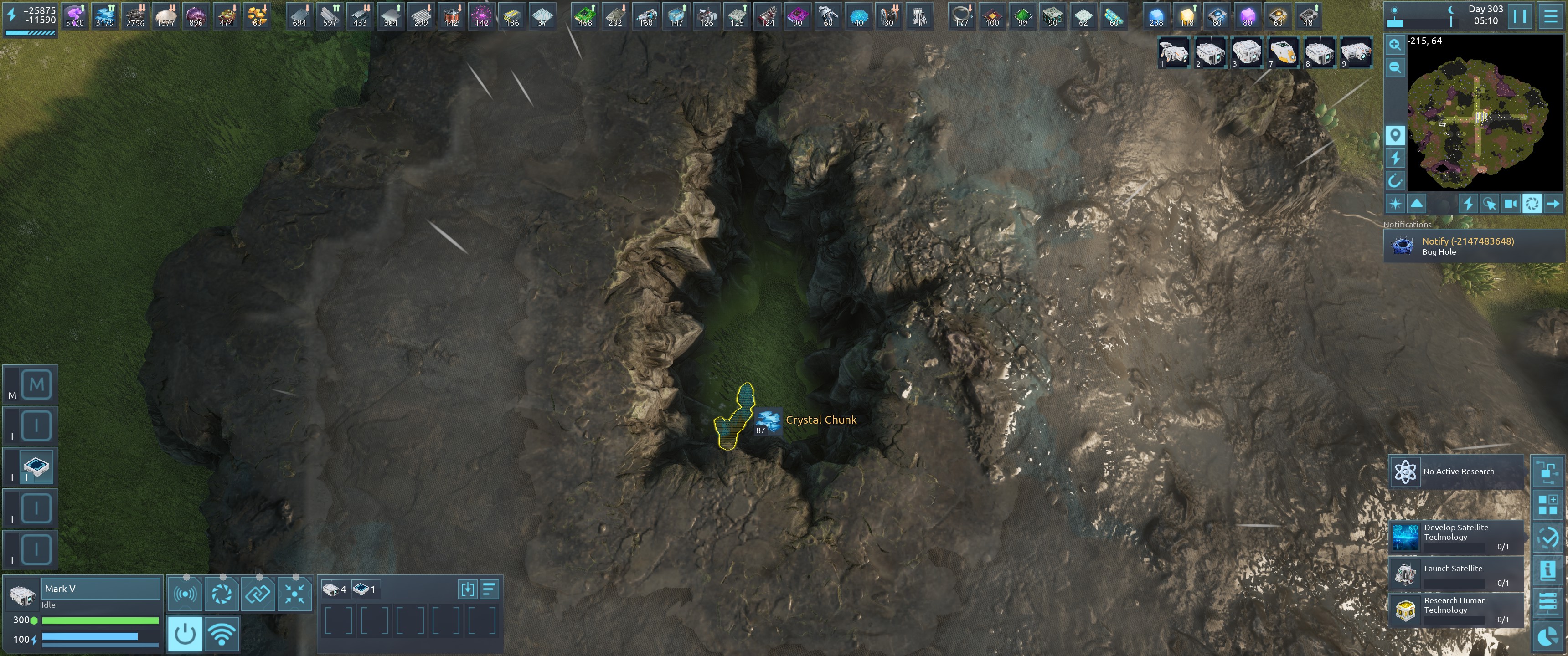Select the Develop Satellite Technology objective
The width and height of the screenshot is (1568, 656).
click(x=1456, y=537)
